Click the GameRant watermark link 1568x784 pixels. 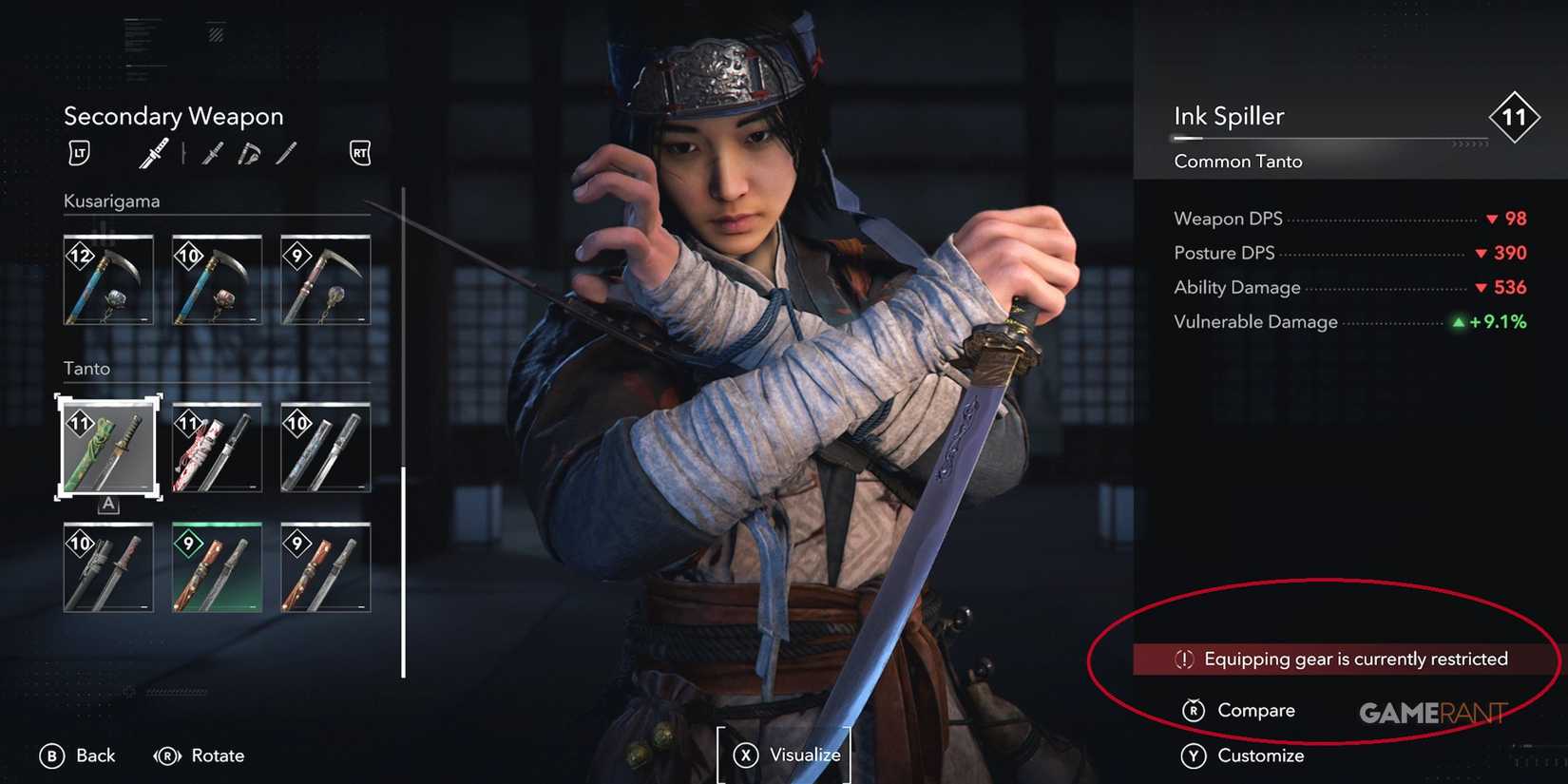point(1432,710)
